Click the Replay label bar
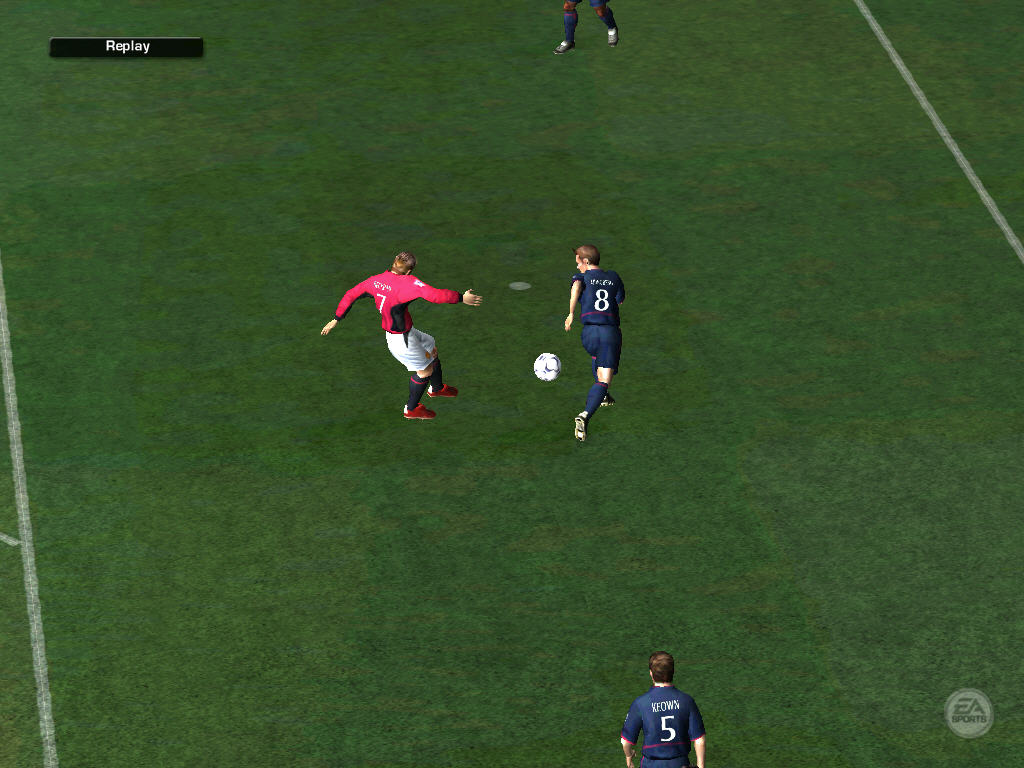1024x768 pixels. click(x=126, y=47)
